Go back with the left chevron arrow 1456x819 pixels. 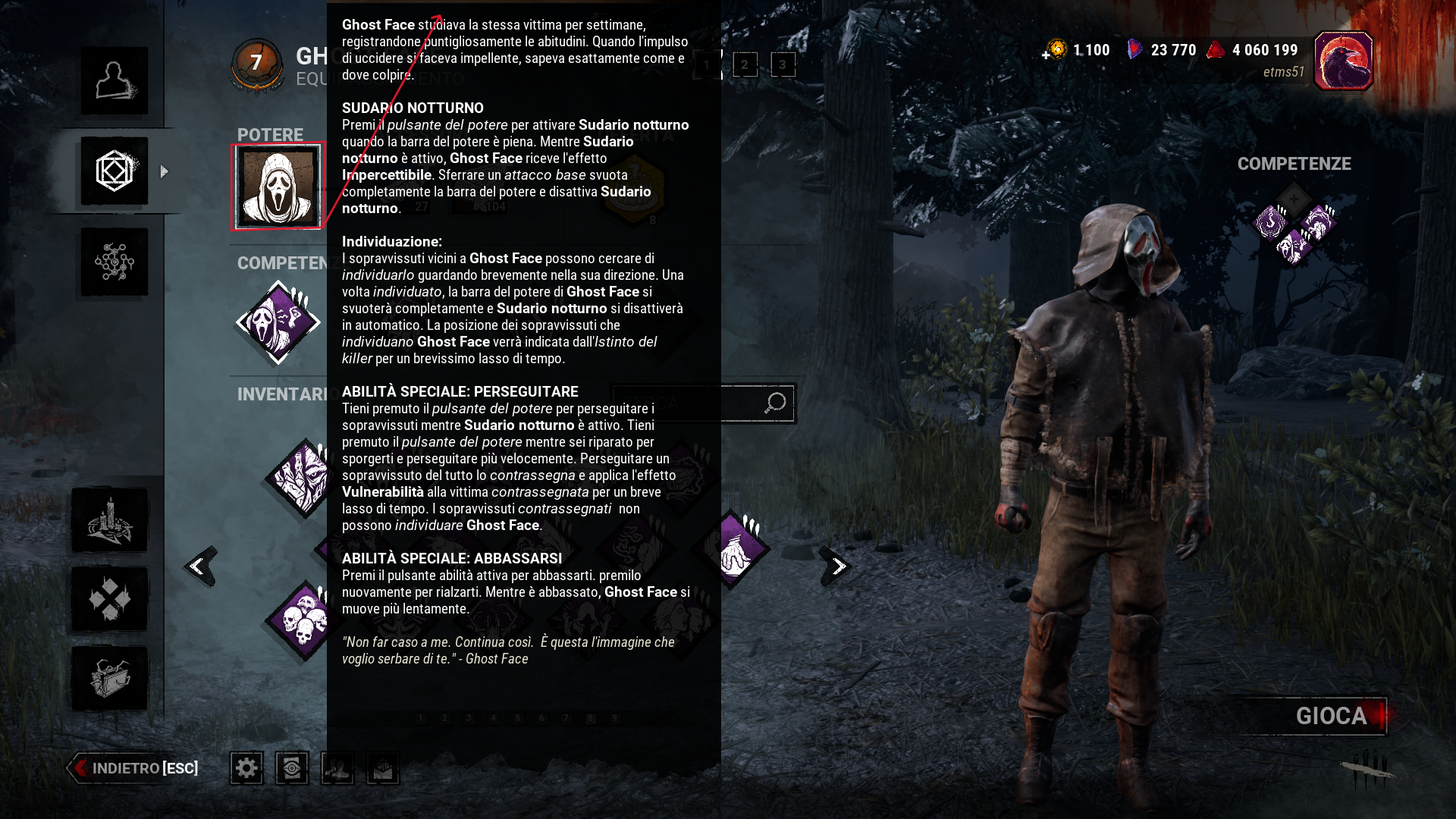[199, 564]
